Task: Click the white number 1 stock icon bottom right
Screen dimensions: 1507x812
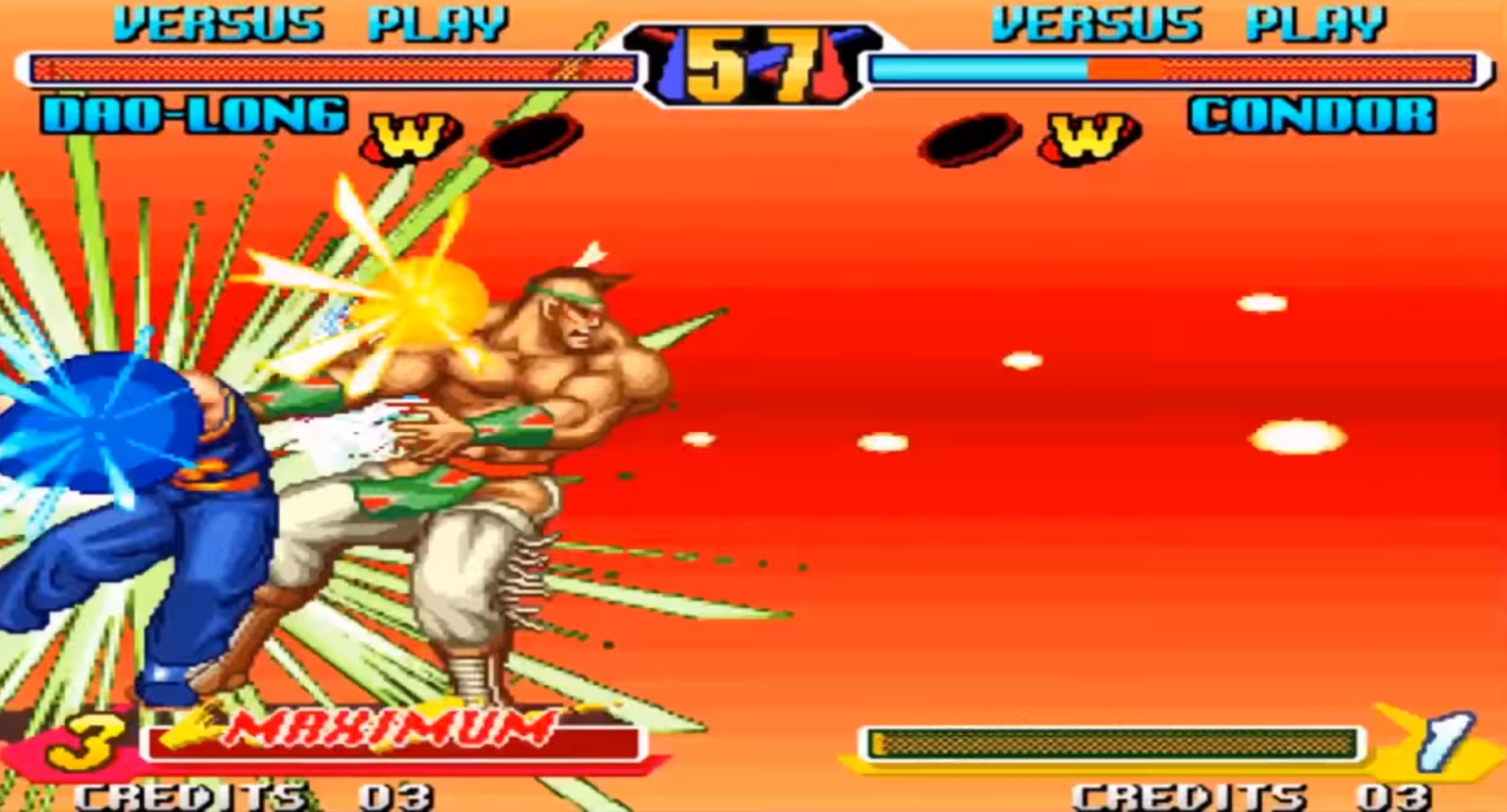Action: 1448,744
